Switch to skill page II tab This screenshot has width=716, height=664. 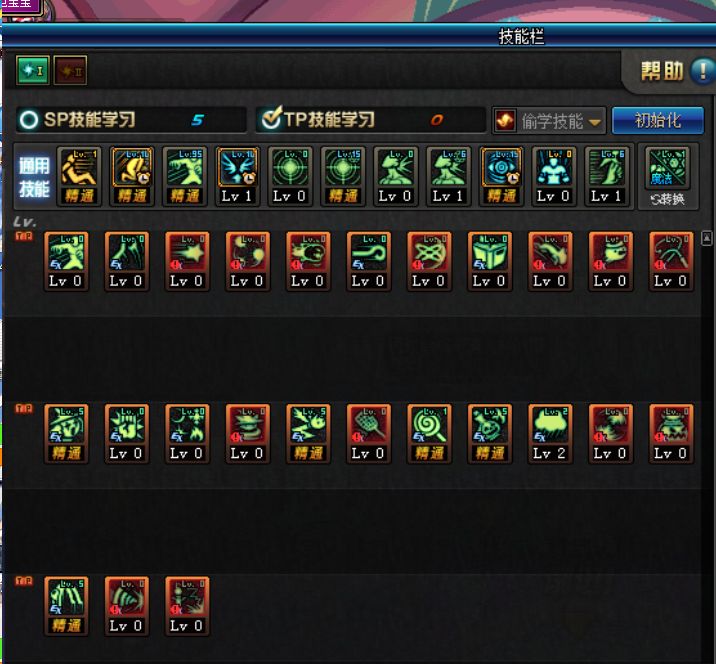tap(69, 71)
